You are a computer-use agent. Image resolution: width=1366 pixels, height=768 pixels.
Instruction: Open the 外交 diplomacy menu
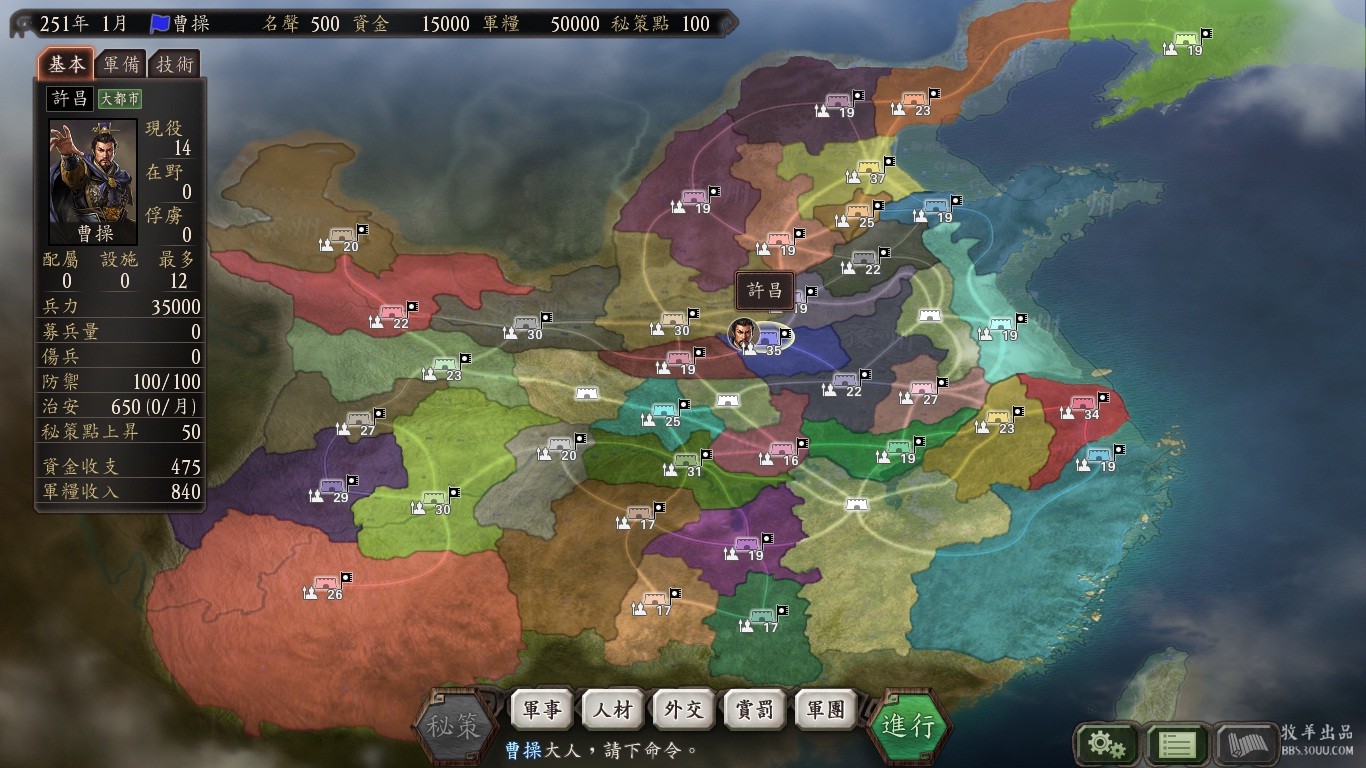click(x=684, y=710)
